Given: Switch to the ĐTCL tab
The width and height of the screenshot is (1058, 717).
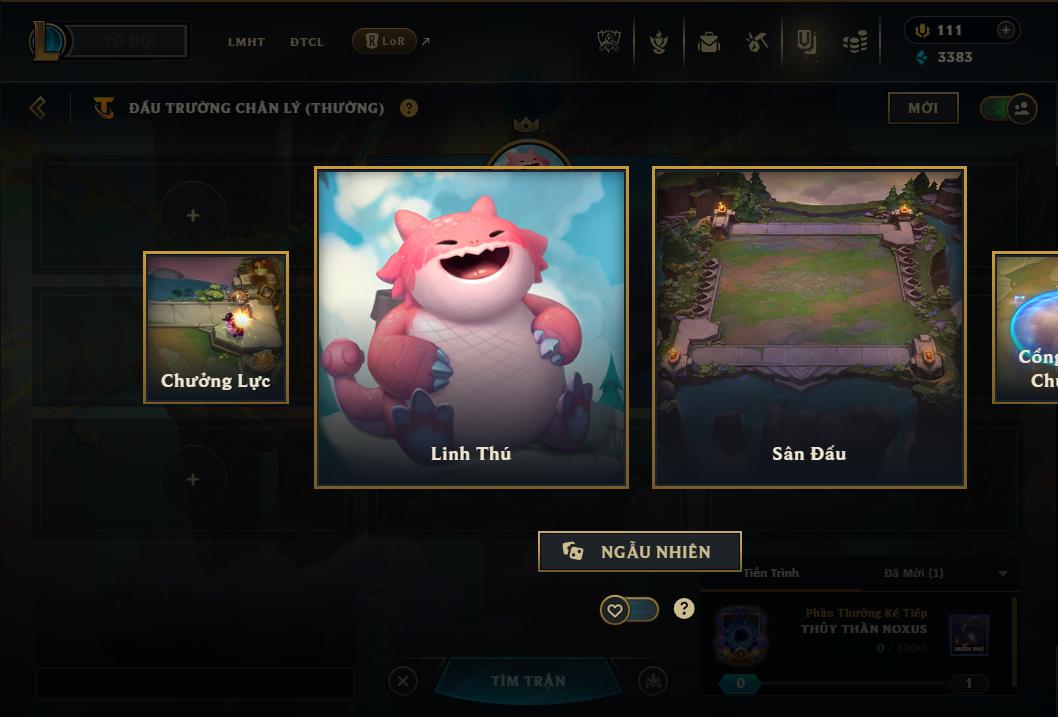Looking at the screenshot, I should [x=307, y=42].
